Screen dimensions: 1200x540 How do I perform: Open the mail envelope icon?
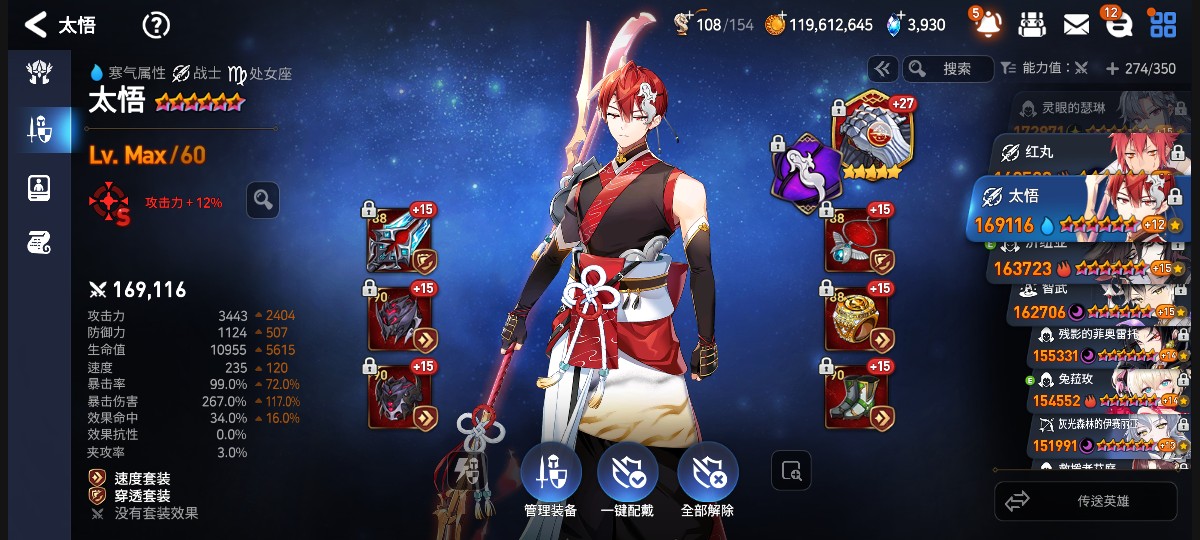[x=1076, y=24]
